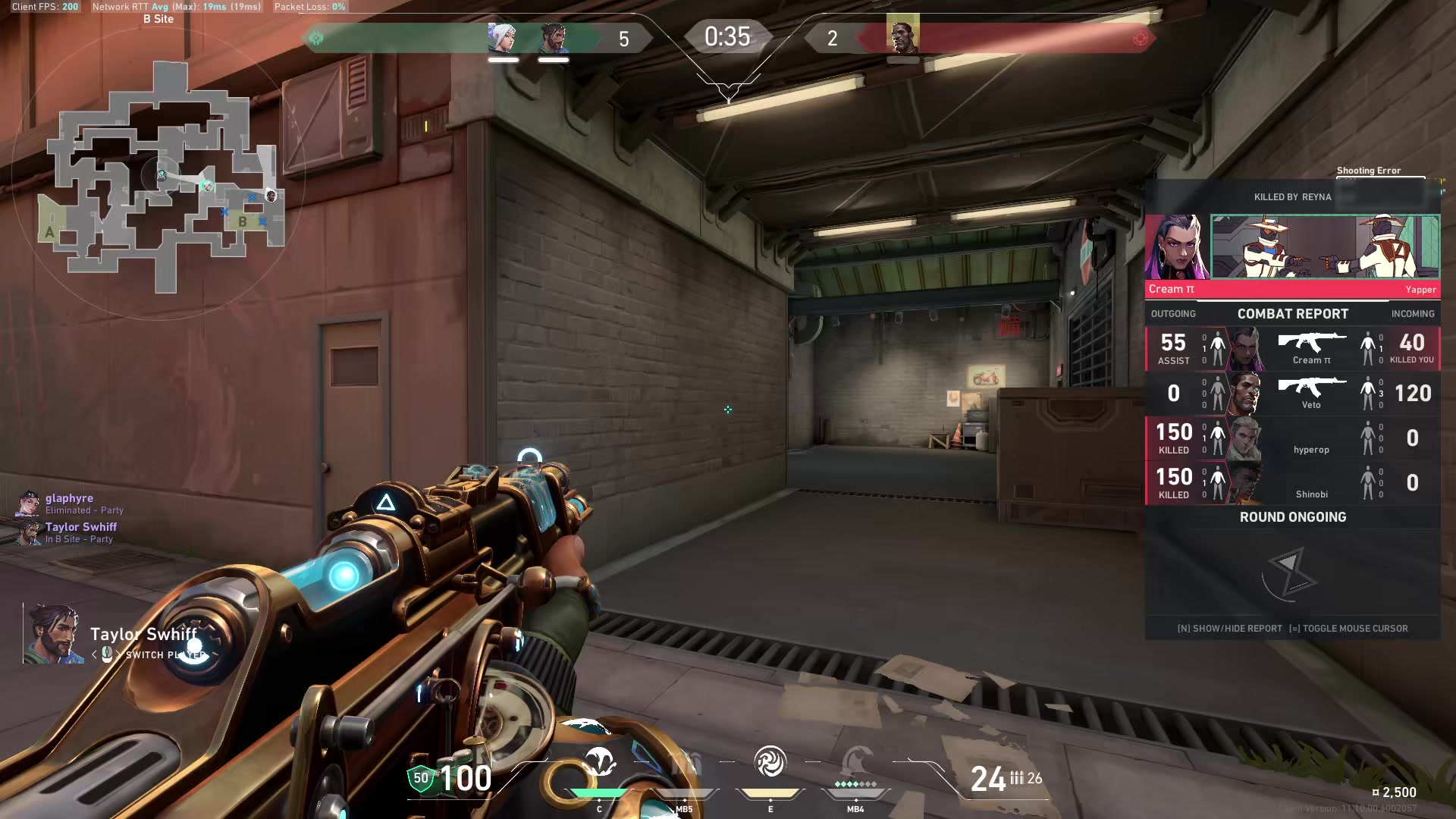Click the spectated player's agent portrait

click(x=53, y=633)
